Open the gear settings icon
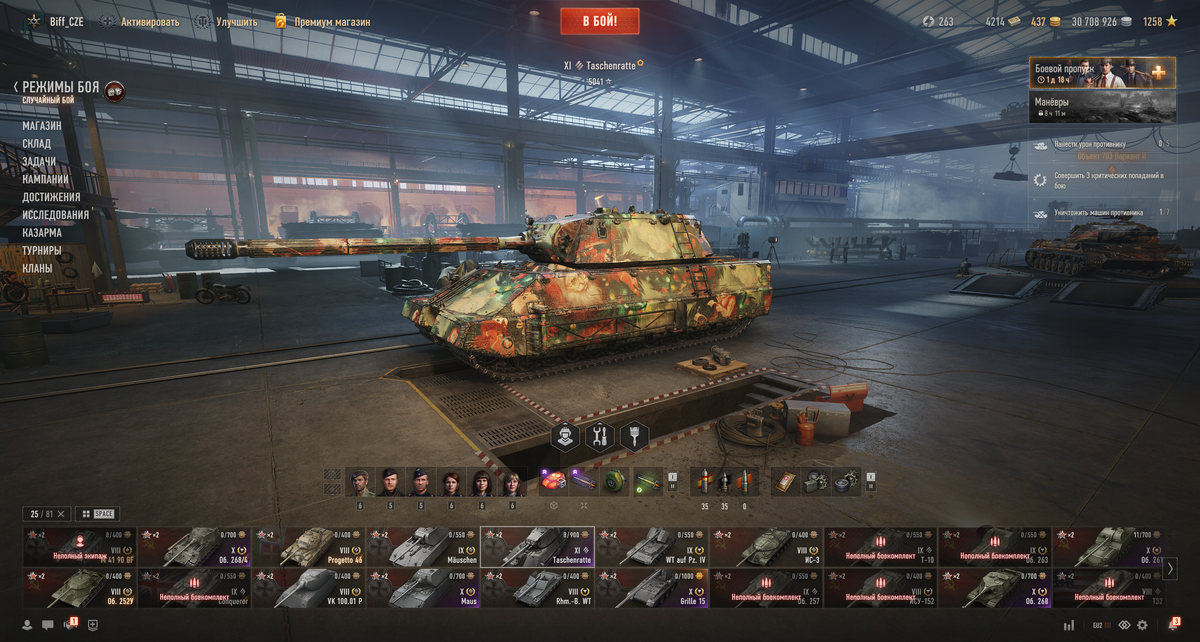Screen dimensions: 1200x642 click(x=1143, y=625)
